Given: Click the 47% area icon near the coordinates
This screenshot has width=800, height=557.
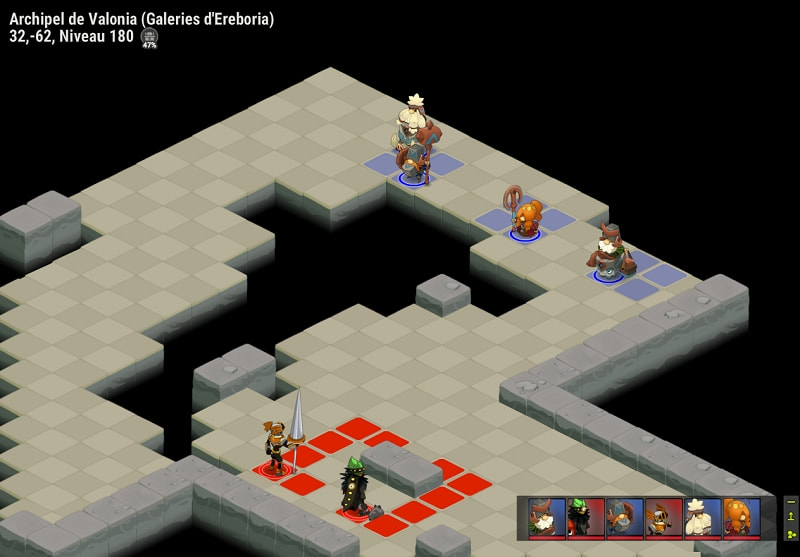Looking at the screenshot, I should point(149,38).
